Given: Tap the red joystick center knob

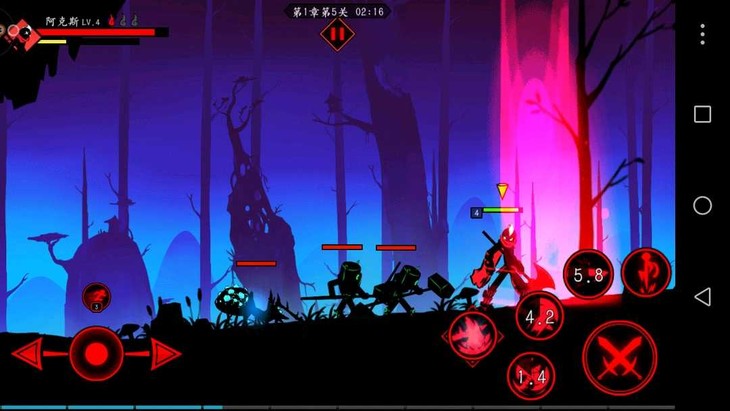Looking at the screenshot, I should [x=97, y=353].
